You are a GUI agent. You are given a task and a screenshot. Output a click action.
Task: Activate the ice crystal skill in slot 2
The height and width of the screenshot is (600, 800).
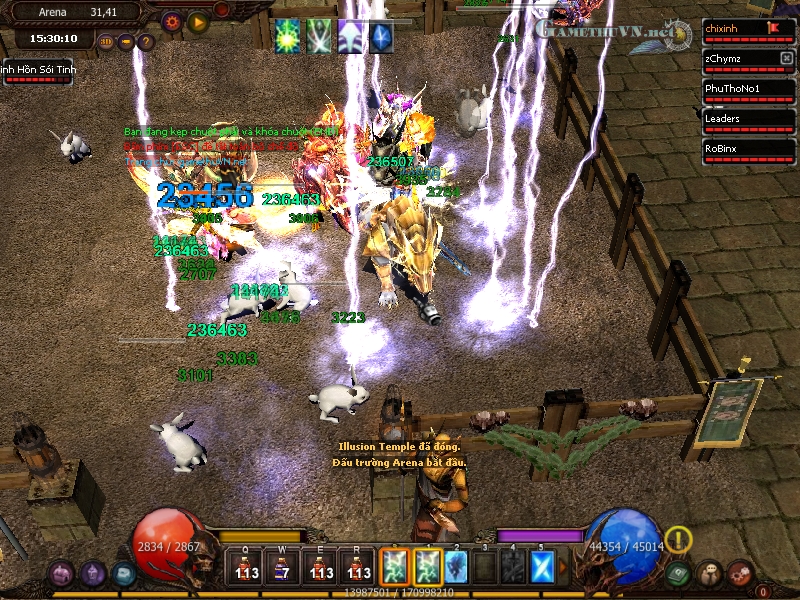point(457,566)
